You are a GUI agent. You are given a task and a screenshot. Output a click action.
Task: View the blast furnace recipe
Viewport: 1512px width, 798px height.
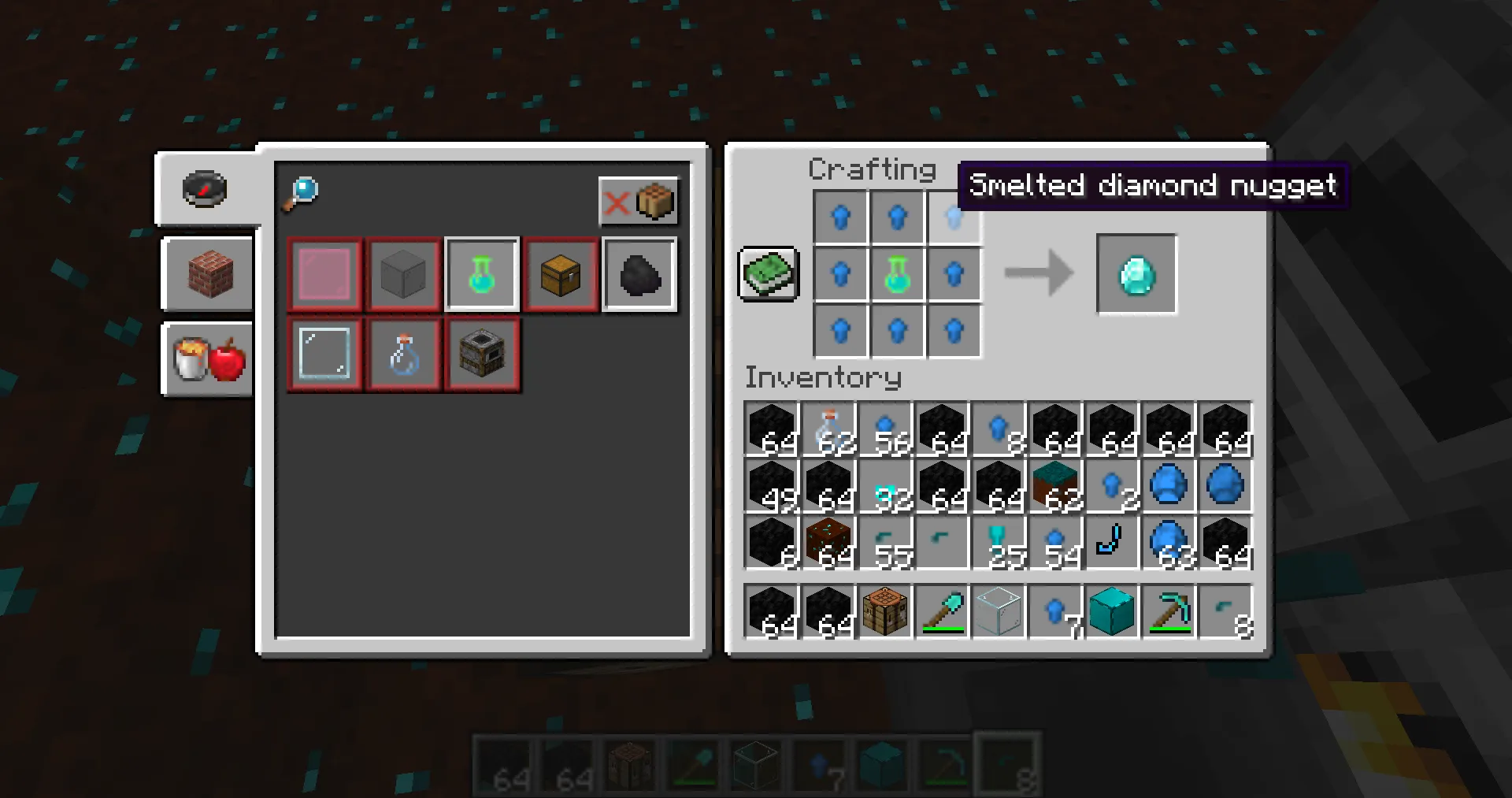click(481, 354)
